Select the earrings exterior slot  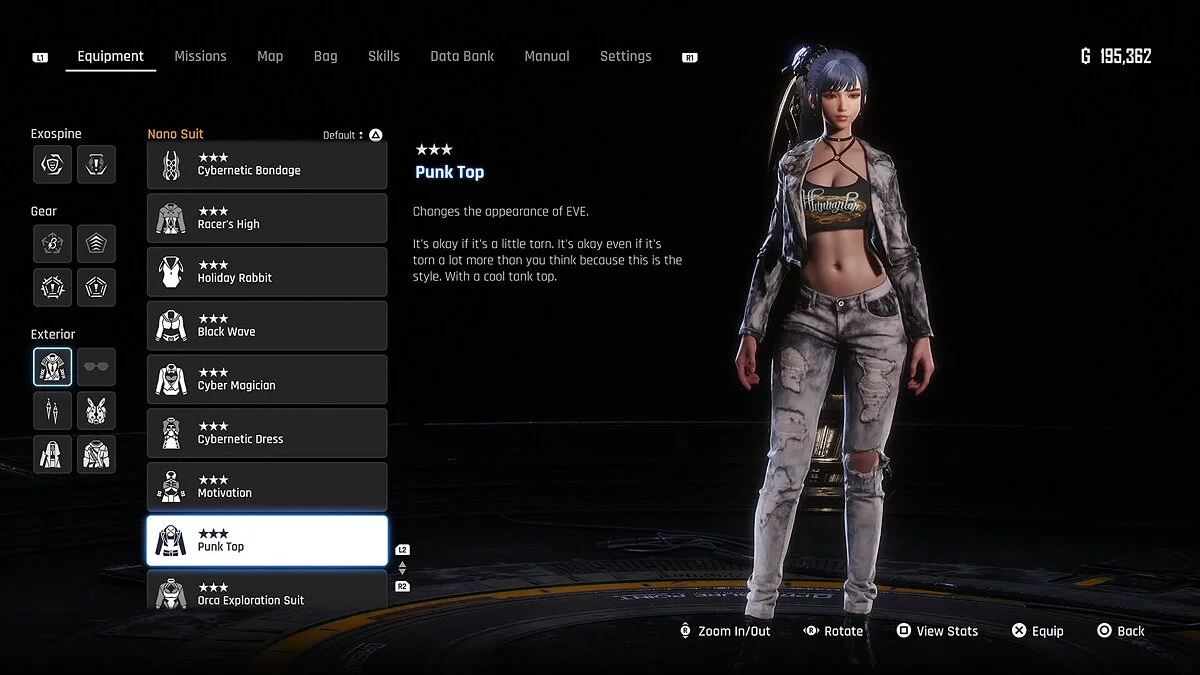coord(52,410)
